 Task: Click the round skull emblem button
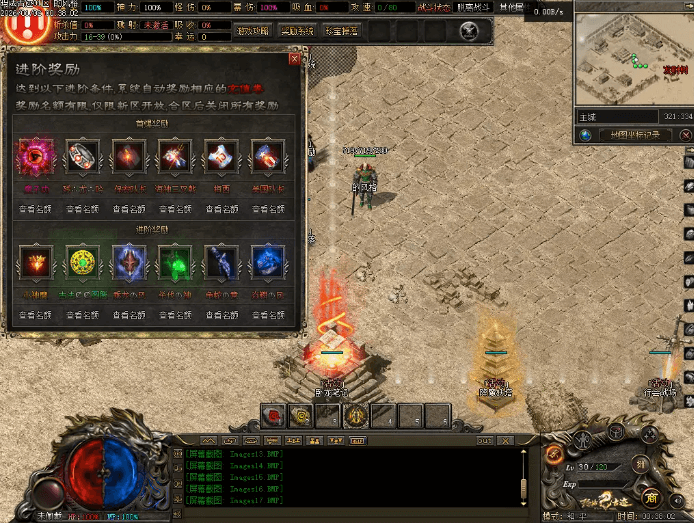[x=470, y=31]
